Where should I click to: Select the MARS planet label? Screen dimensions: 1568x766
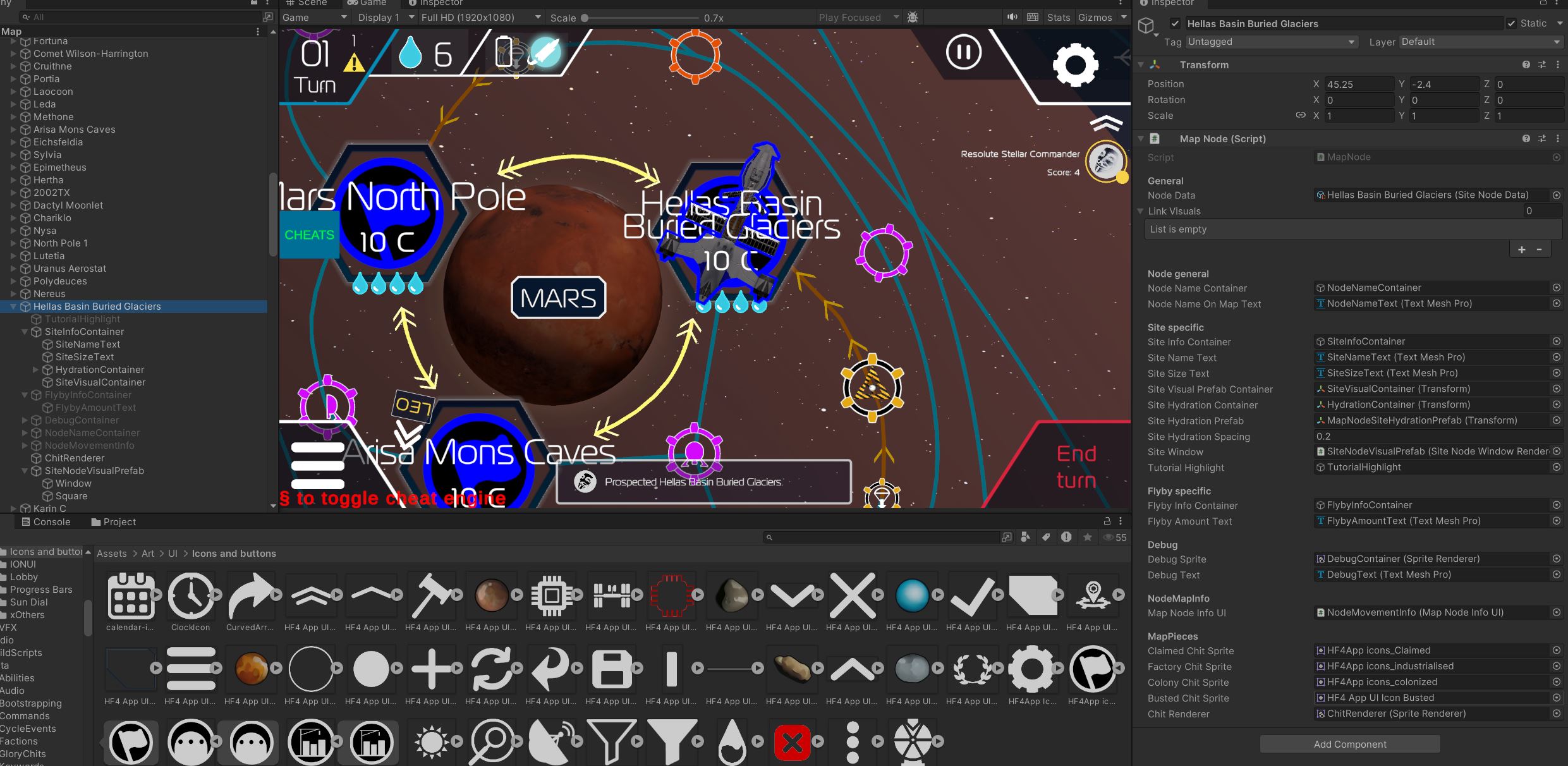pyautogui.click(x=558, y=298)
